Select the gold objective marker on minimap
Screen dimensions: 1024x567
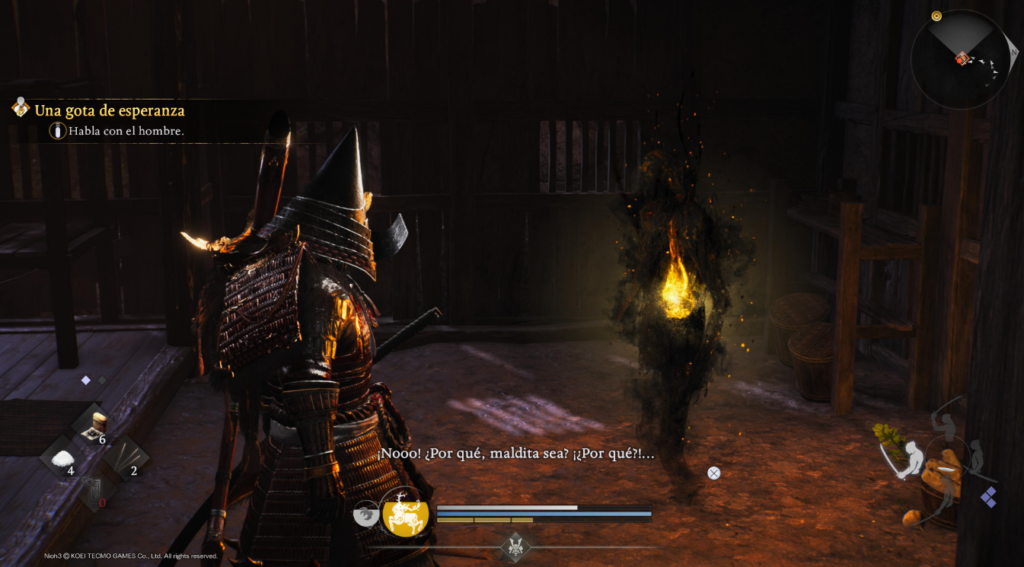936,16
